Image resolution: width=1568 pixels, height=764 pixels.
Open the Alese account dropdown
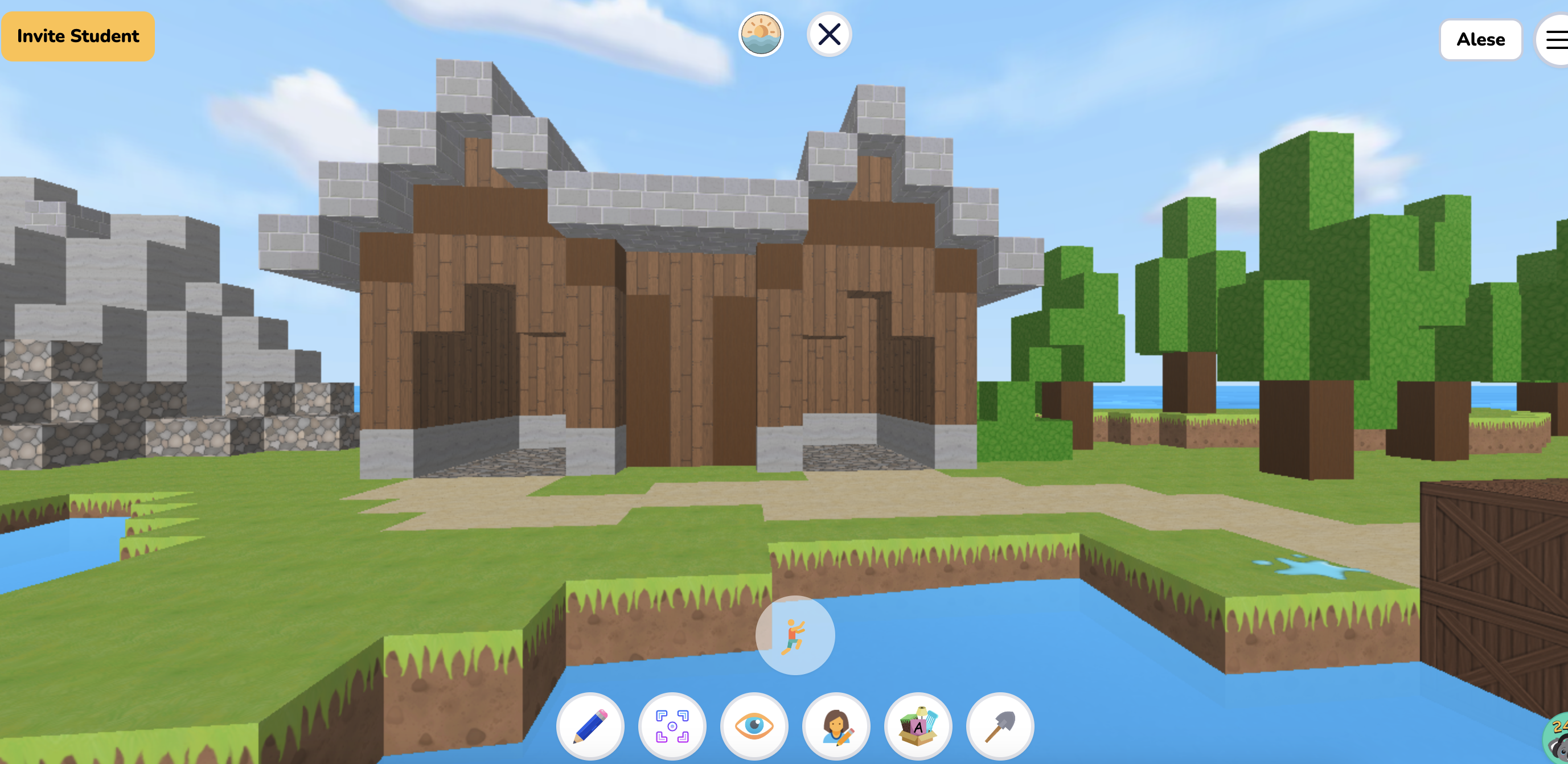1480,39
